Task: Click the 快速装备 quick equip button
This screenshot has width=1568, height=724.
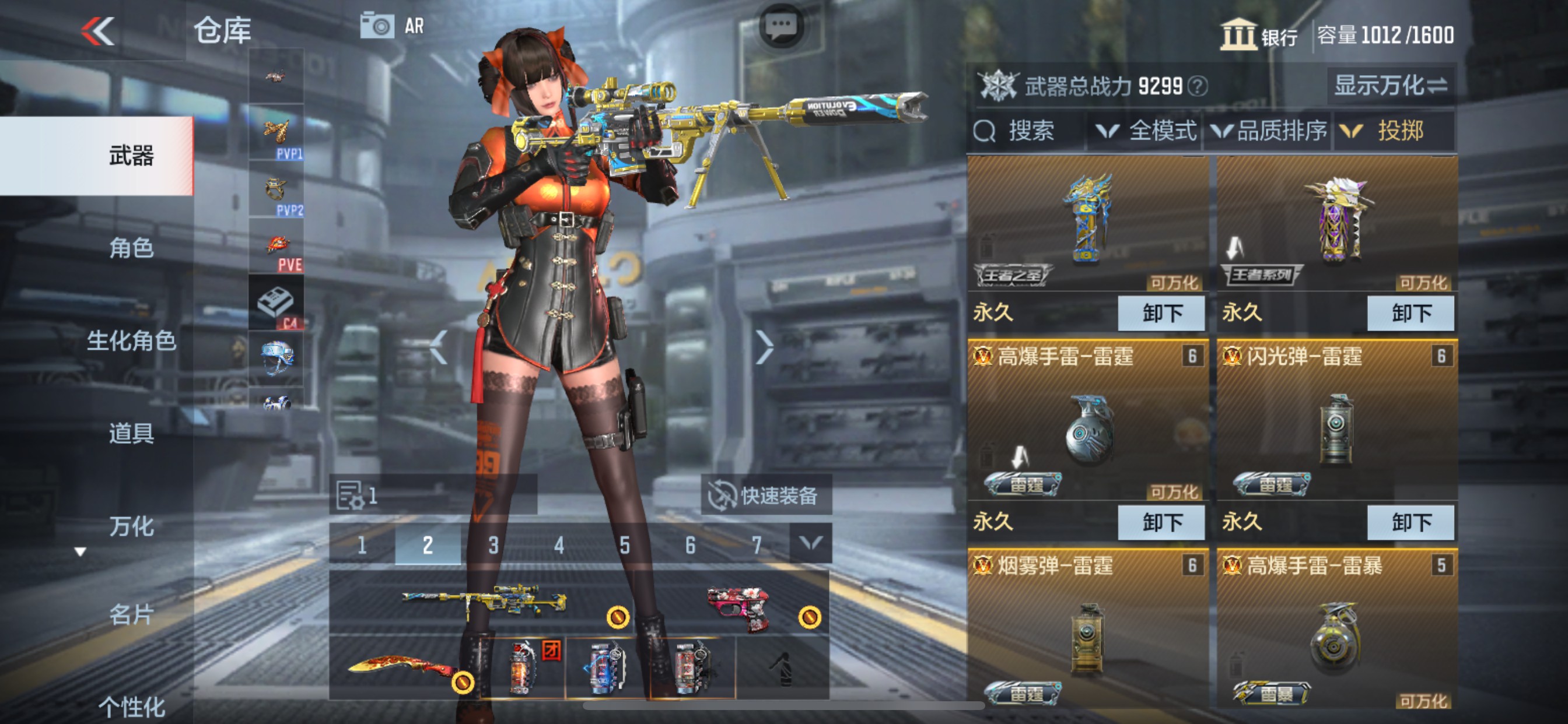Action: click(767, 495)
